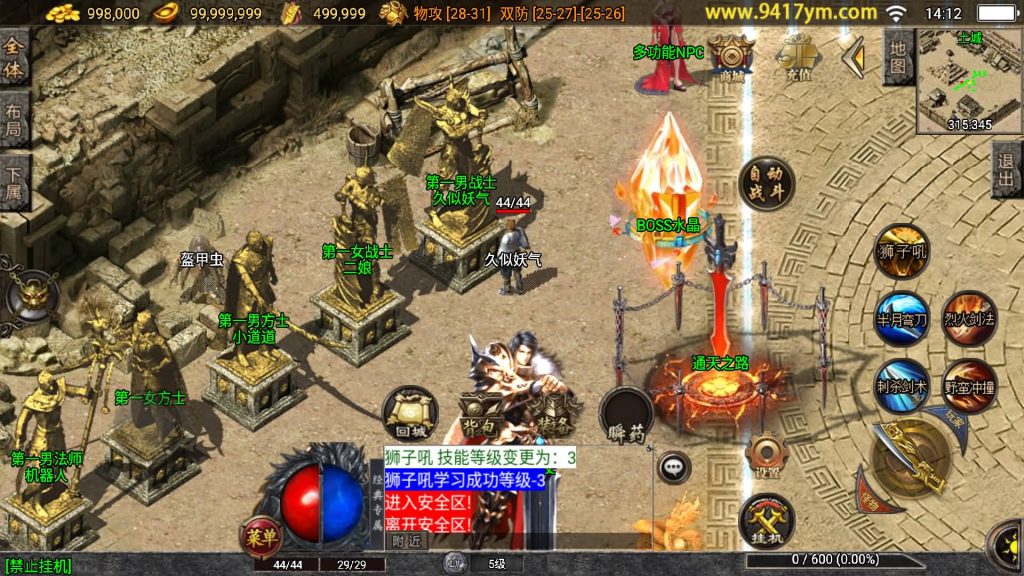Select the 退出 exit button
The image size is (1024, 576).
(x=1007, y=169)
